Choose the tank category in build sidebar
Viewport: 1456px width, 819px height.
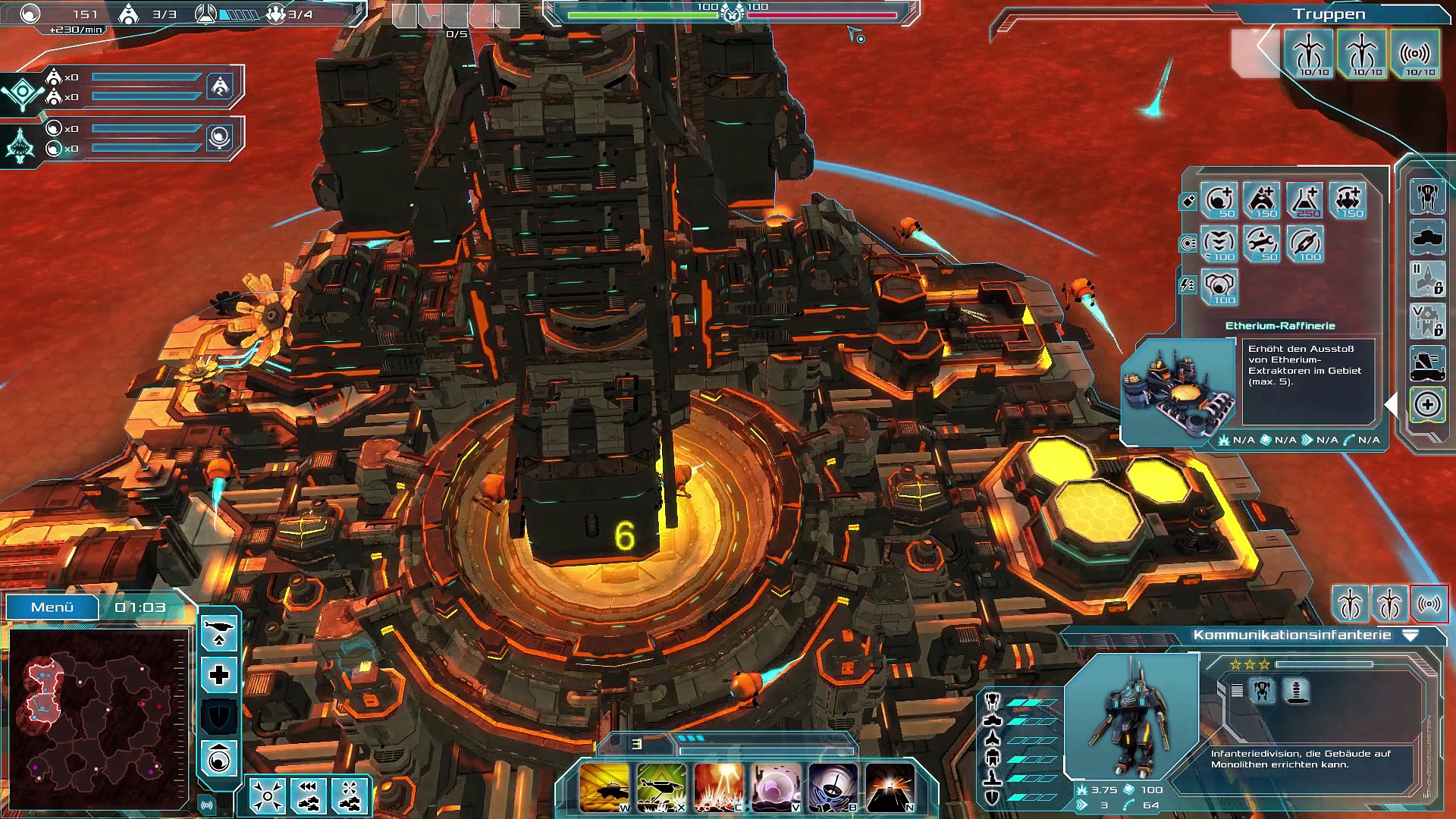(1427, 238)
